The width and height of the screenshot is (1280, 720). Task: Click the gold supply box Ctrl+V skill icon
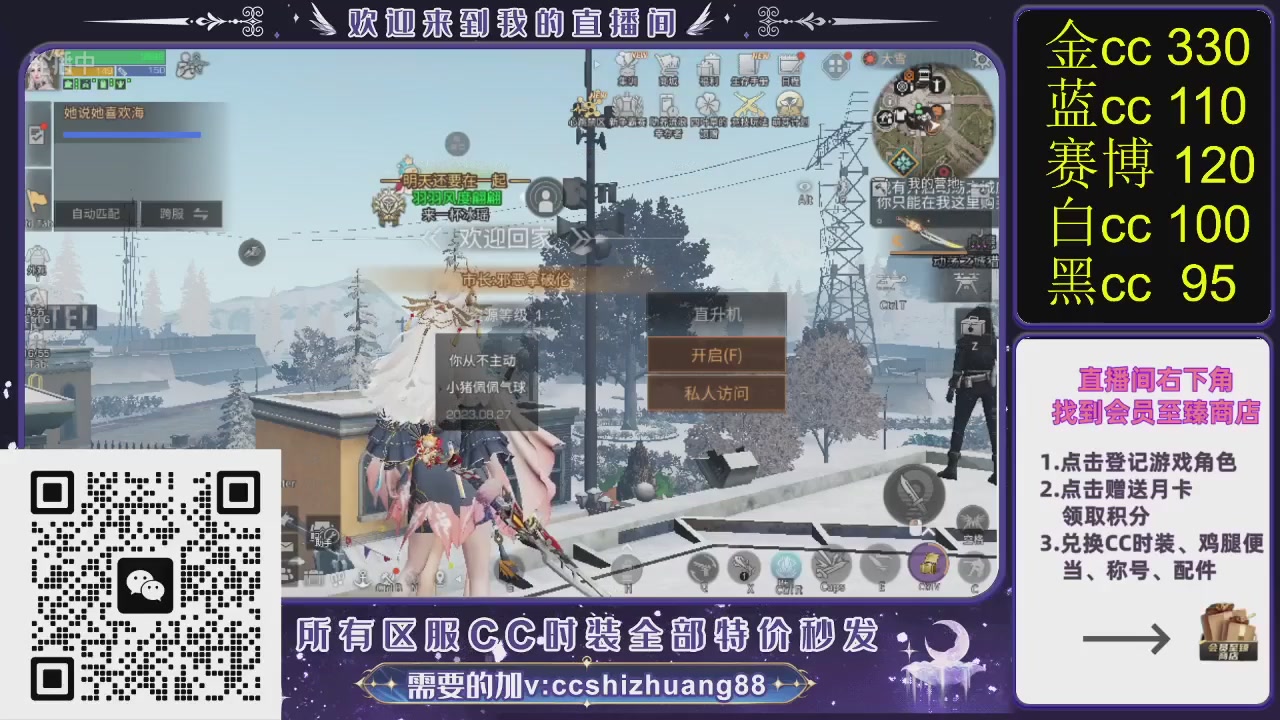pyautogui.click(x=930, y=564)
